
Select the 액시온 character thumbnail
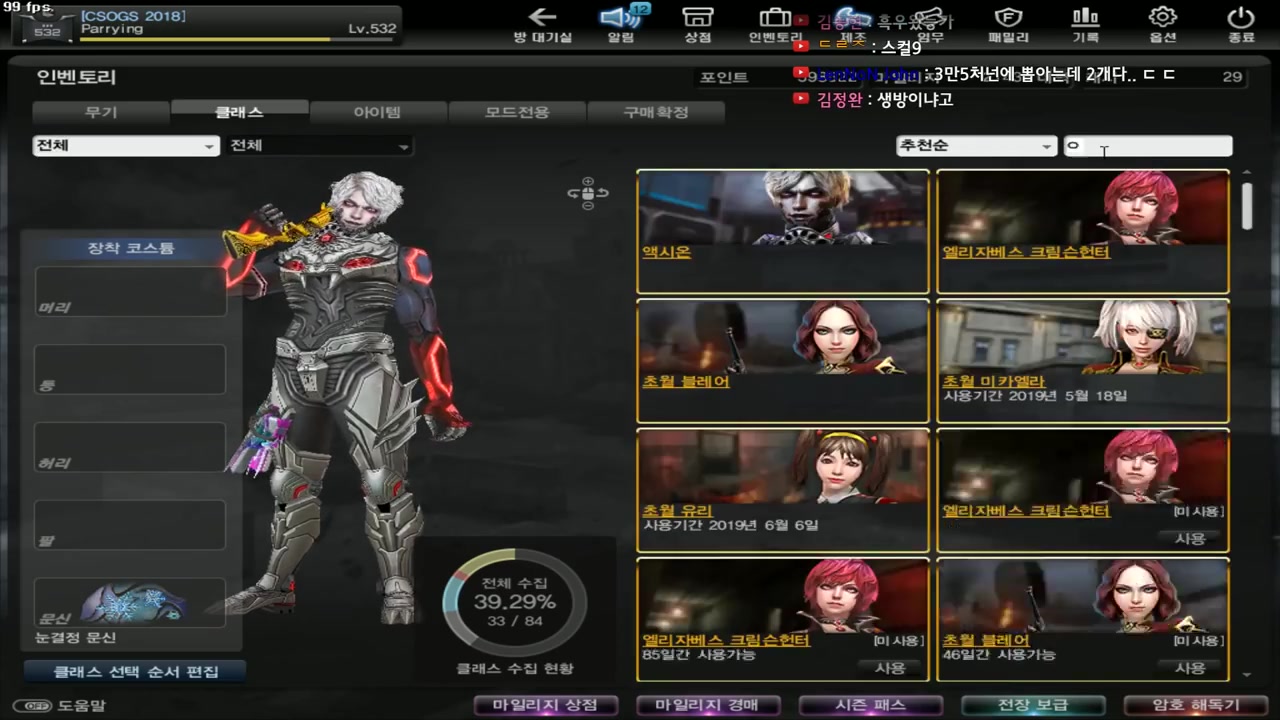click(782, 230)
